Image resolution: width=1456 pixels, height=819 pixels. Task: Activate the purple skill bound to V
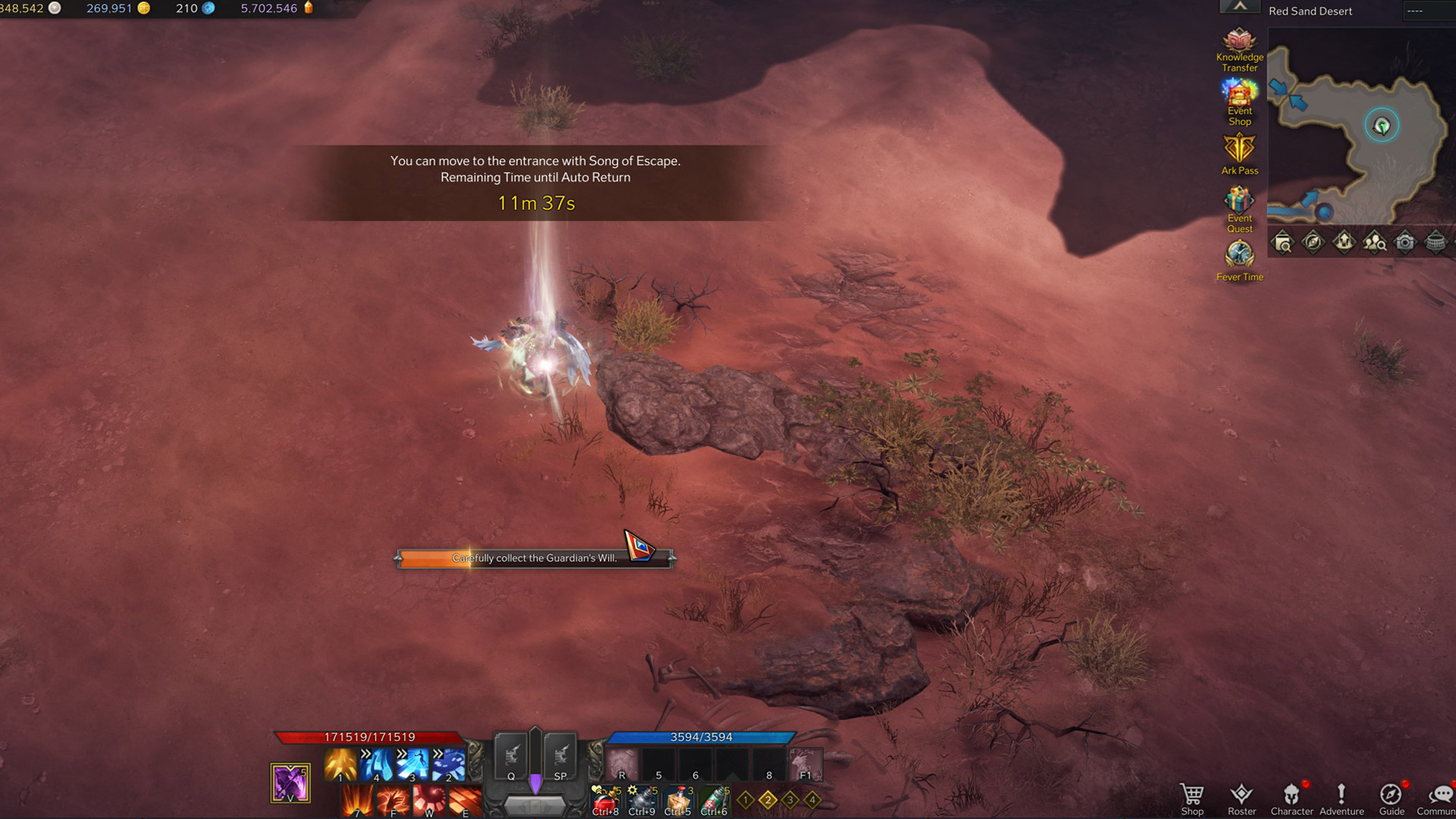point(290,783)
